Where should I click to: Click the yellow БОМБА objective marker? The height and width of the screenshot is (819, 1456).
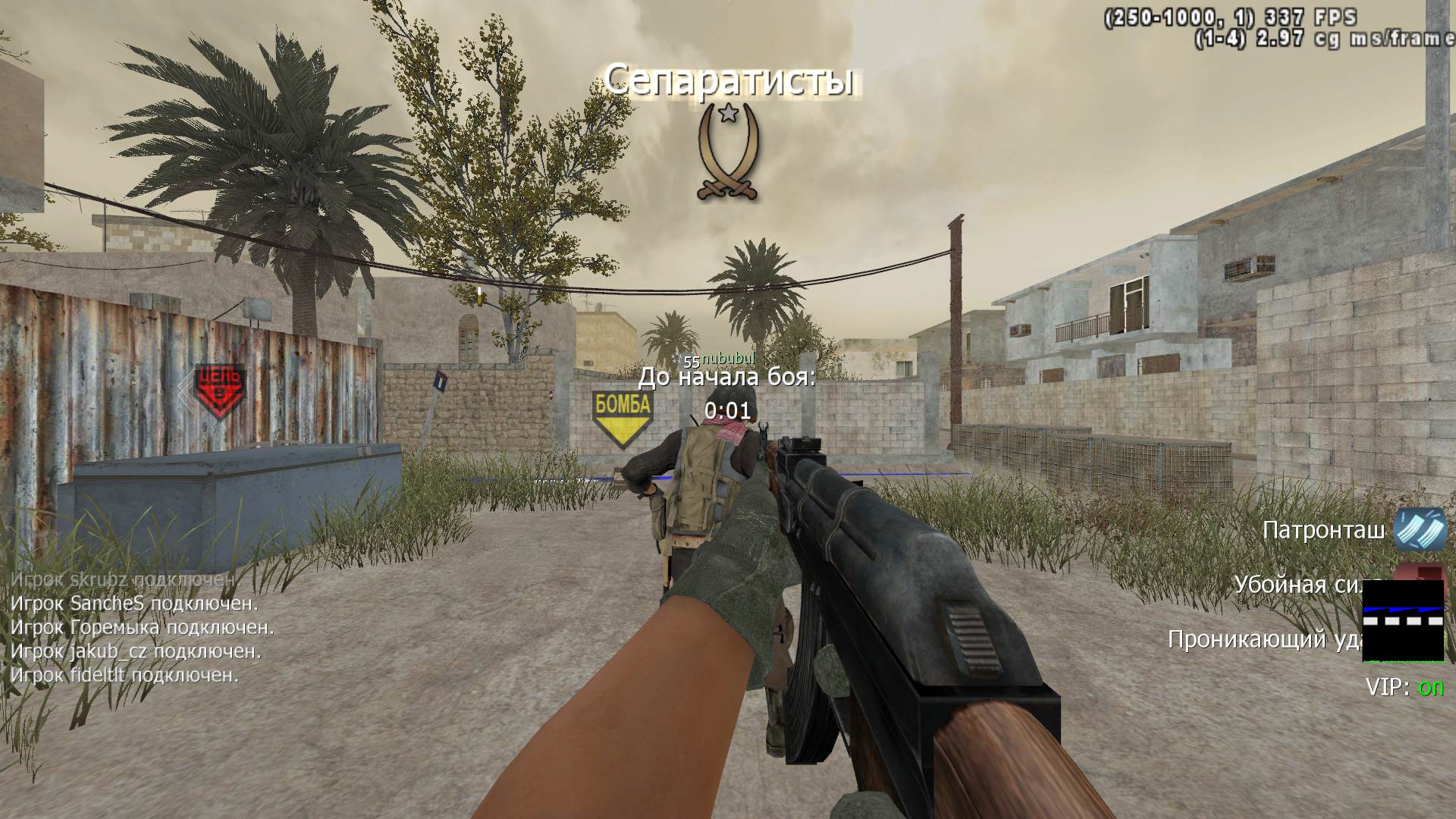click(x=622, y=417)
